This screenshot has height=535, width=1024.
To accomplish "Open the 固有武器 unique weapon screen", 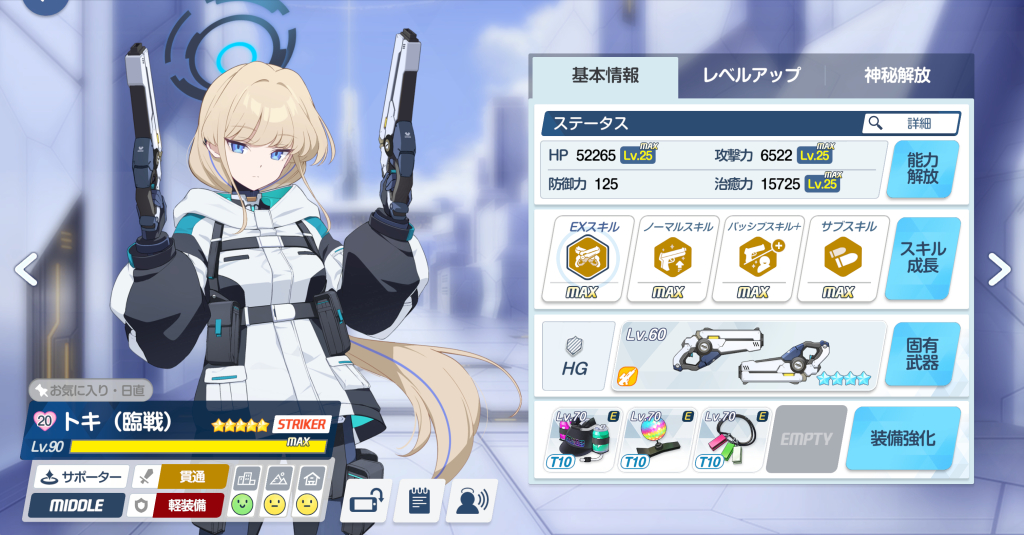I will tap(922, 354).
